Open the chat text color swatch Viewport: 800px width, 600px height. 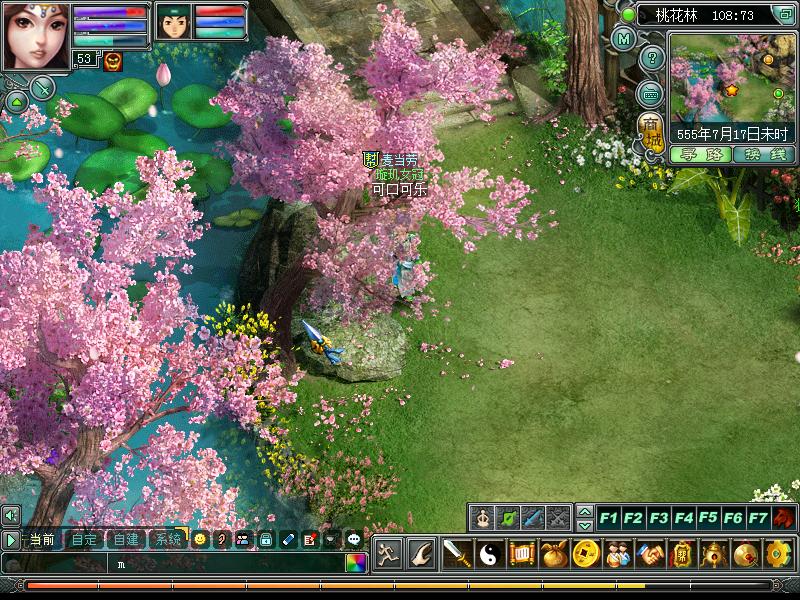click(x=355, y=563)
